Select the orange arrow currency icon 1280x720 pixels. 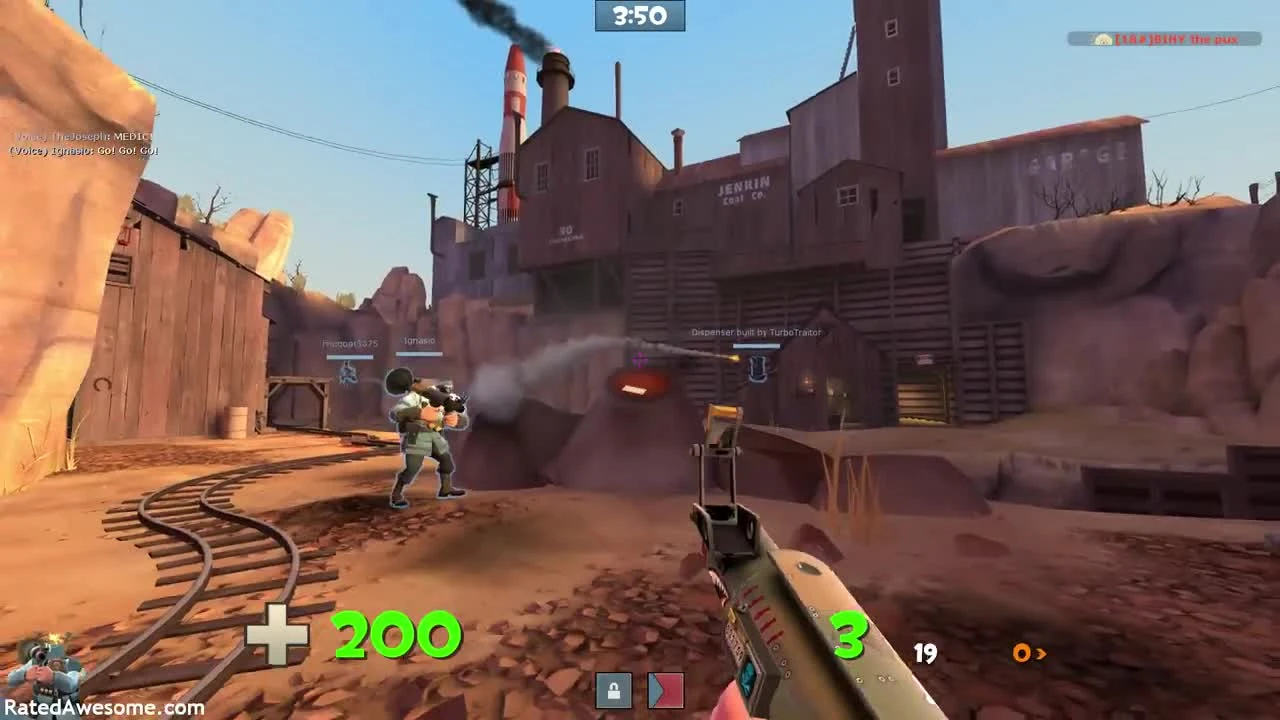1026,653
